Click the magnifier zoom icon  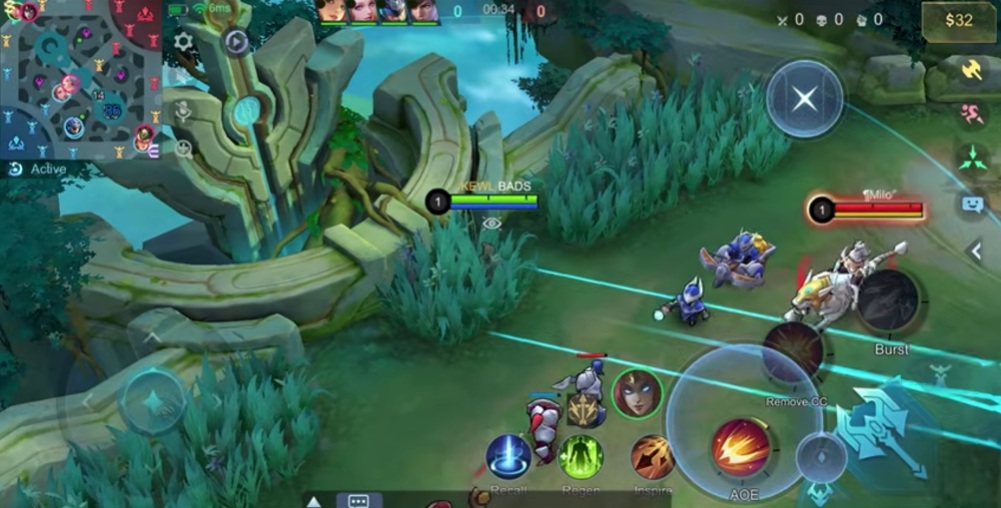[184, 149]
